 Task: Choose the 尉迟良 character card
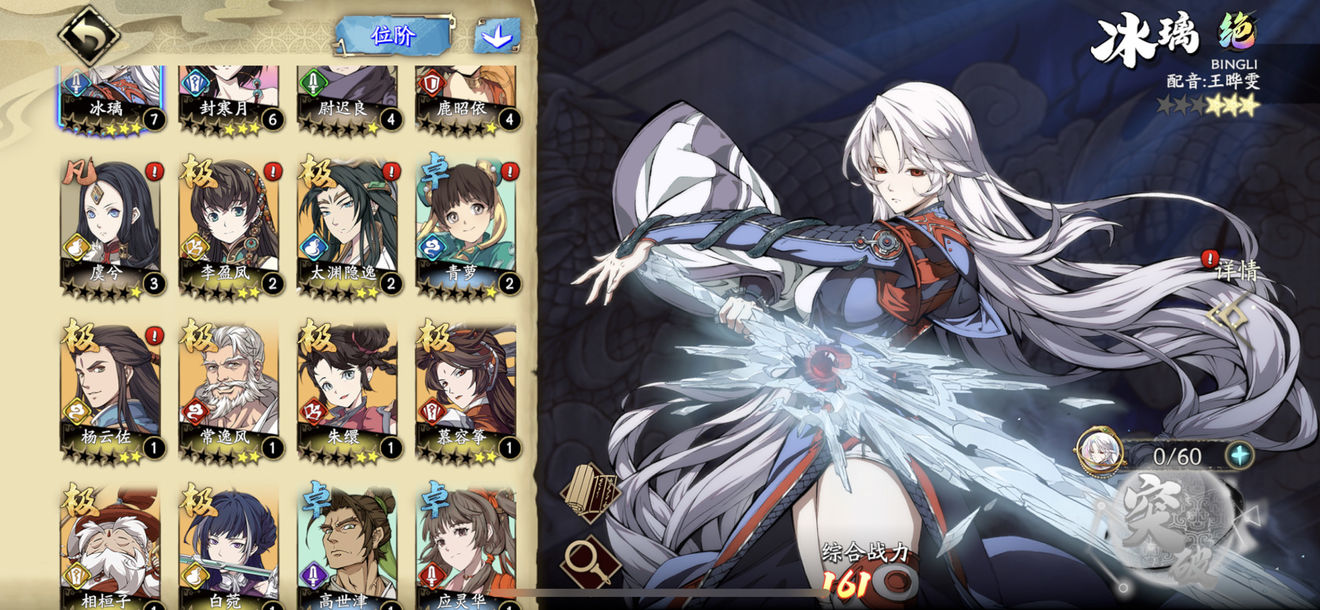click(346, 97)
